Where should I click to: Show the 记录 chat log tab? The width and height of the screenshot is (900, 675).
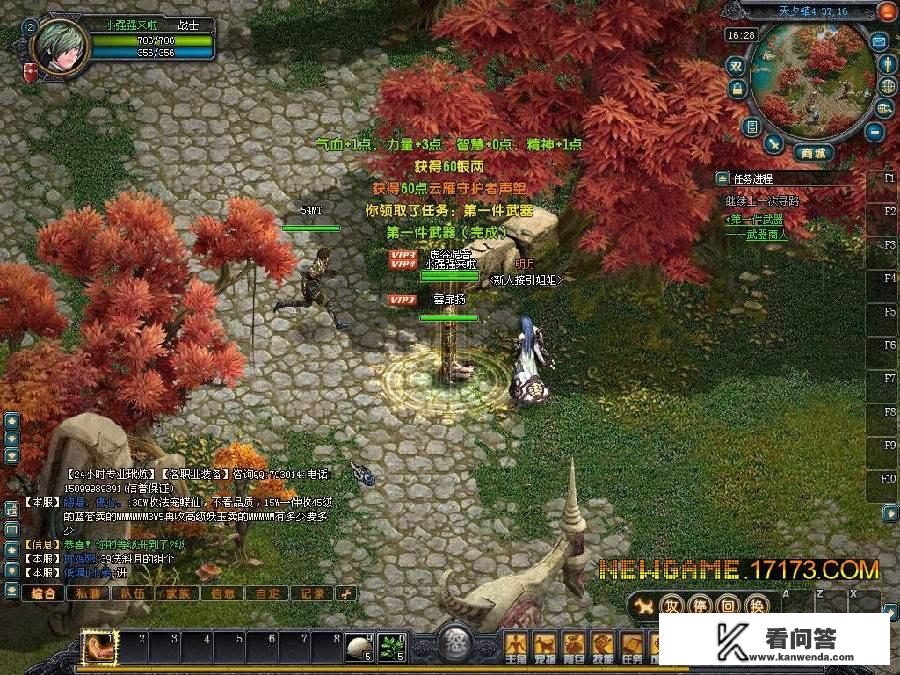point(312,593)
